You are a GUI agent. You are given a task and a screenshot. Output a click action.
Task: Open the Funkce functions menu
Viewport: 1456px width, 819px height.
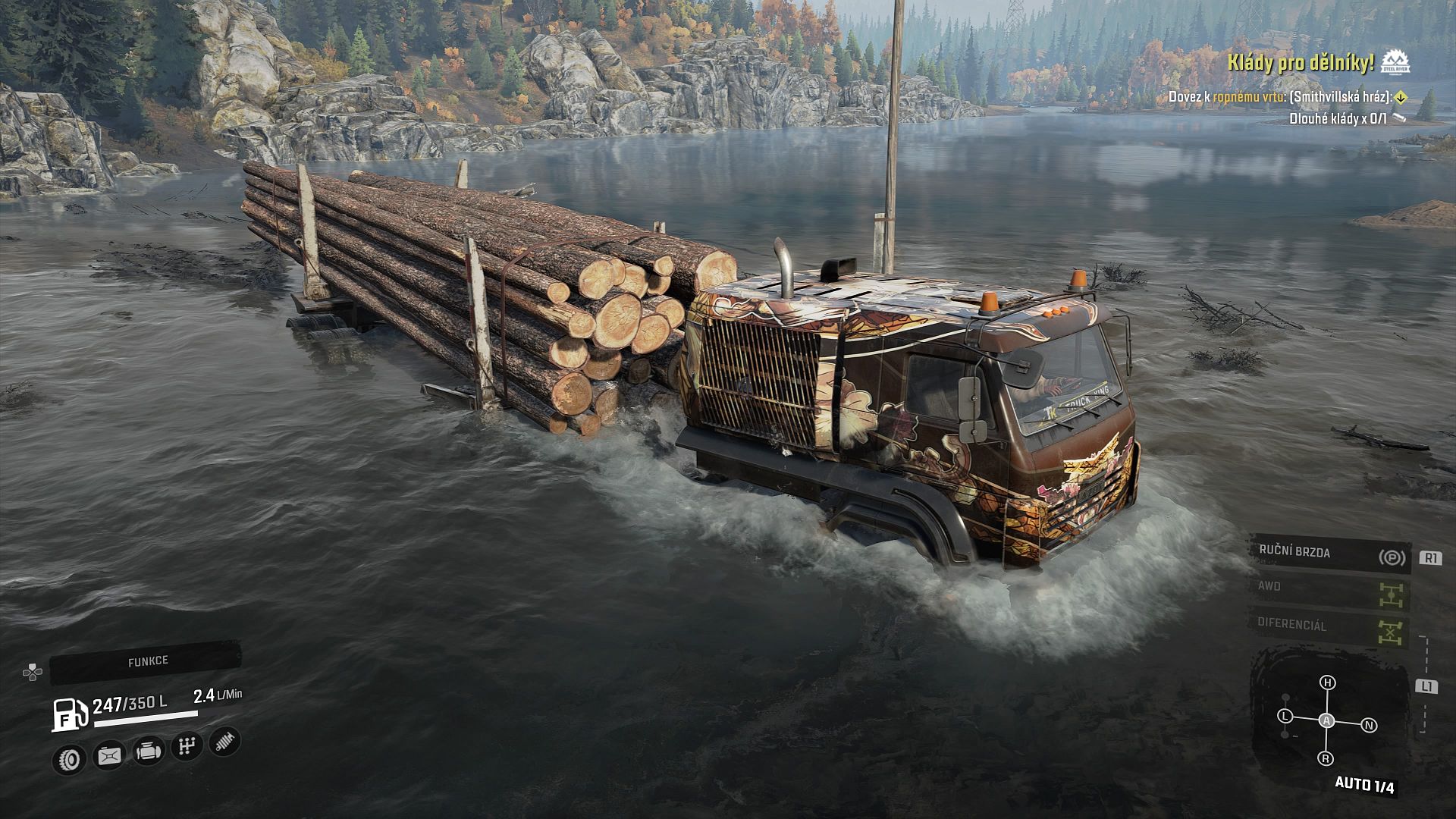(147, 661)
